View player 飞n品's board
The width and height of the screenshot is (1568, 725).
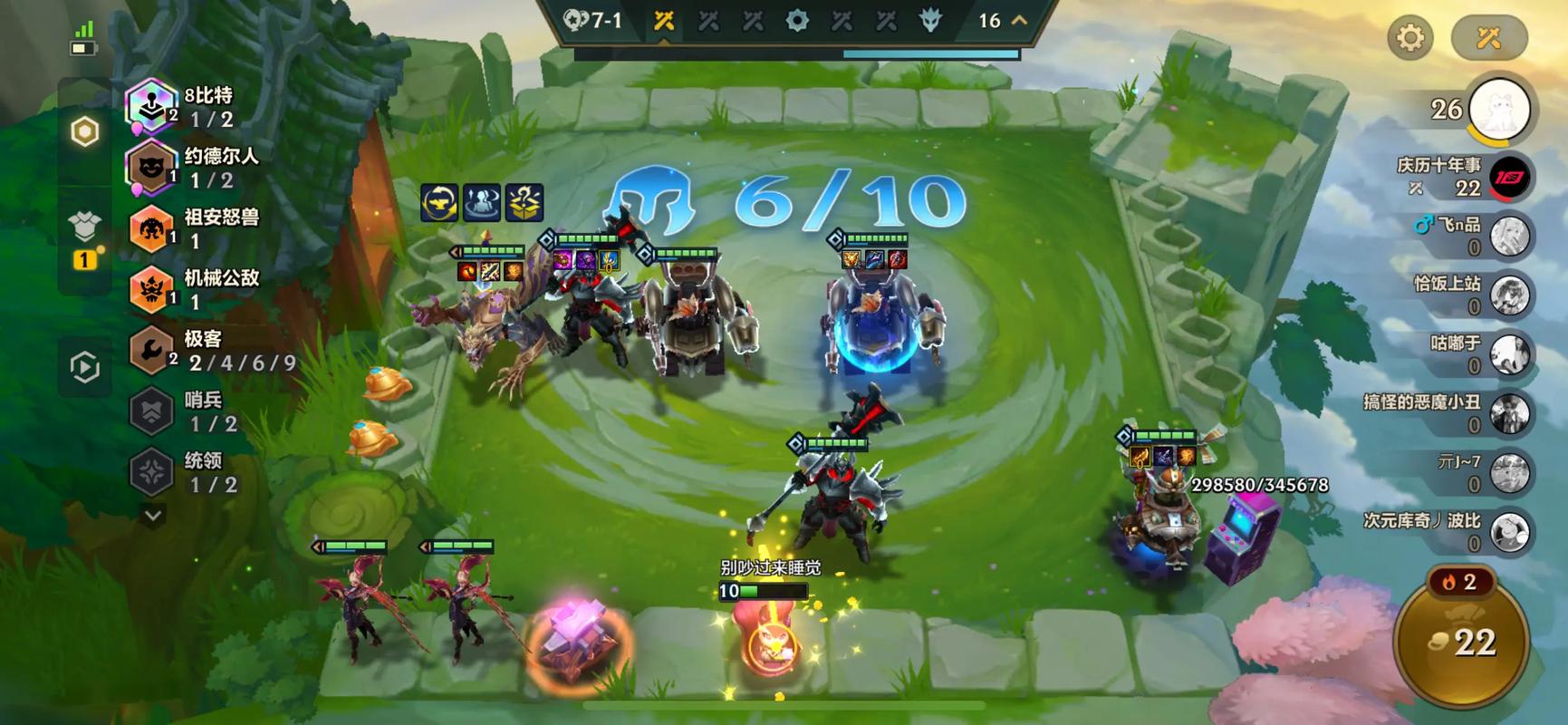tap(1509, 236)
